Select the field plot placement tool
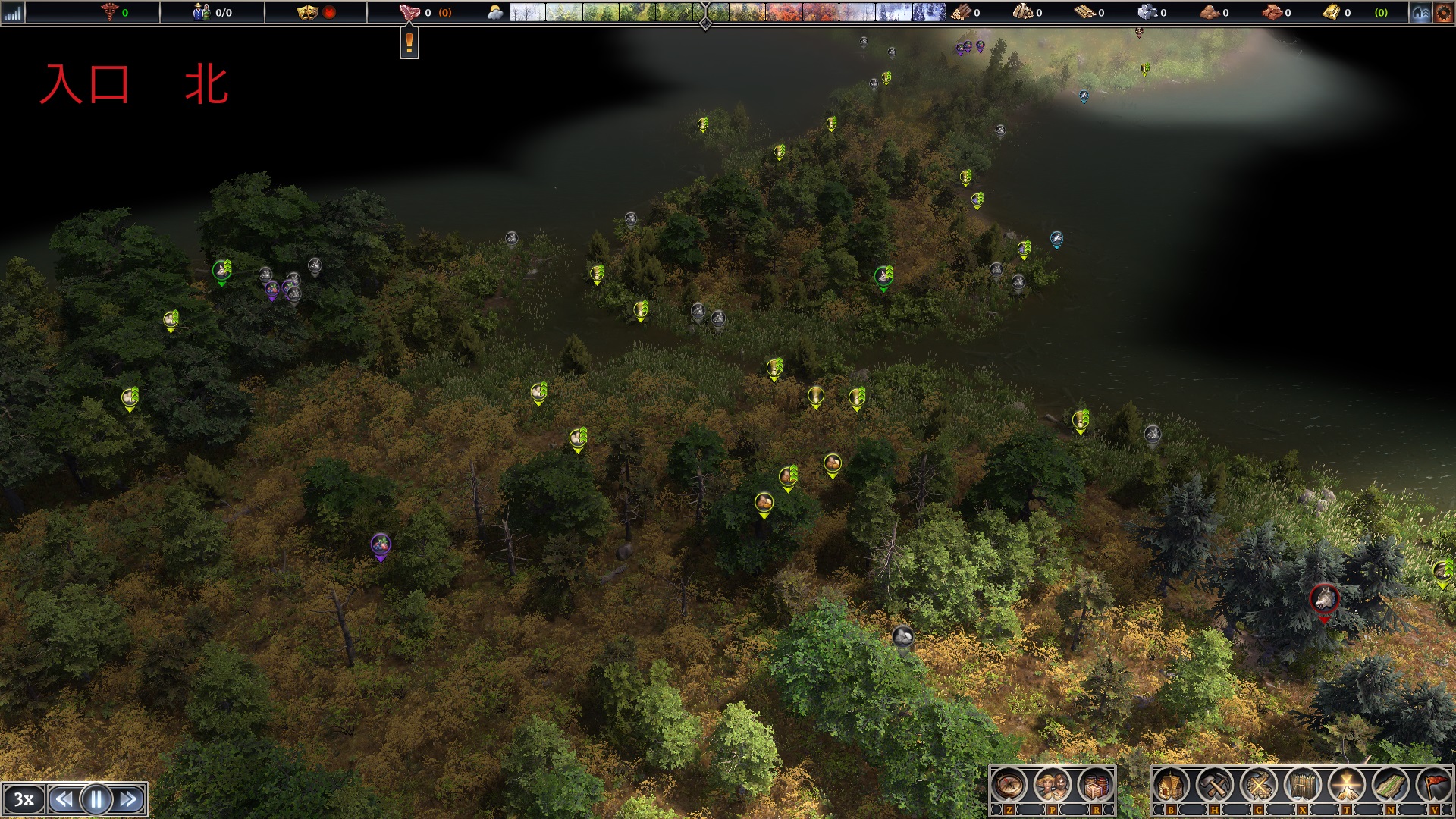 click(1391, 786)
